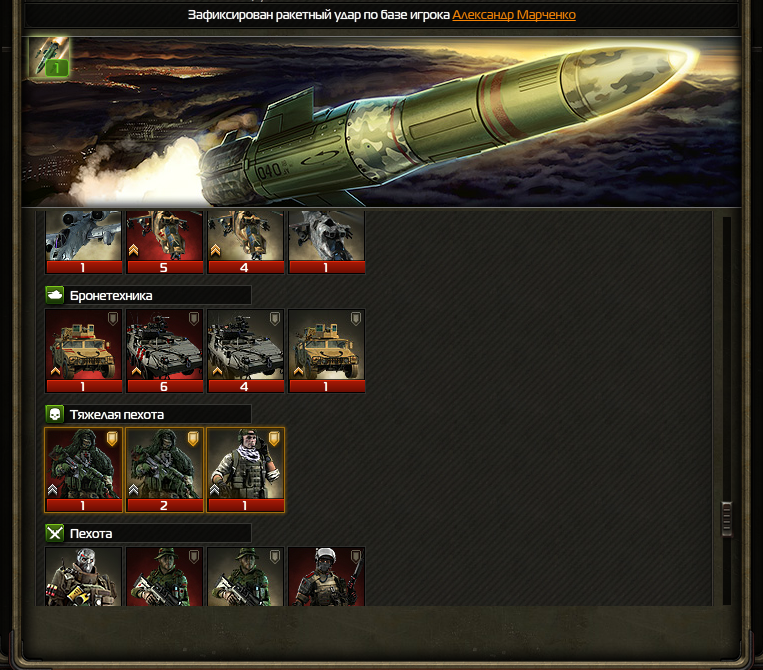Select the ghillie sniper tile with count 2
Image resolution: width=763 pixels, height=670 pixels.
[x=165, y=469]
